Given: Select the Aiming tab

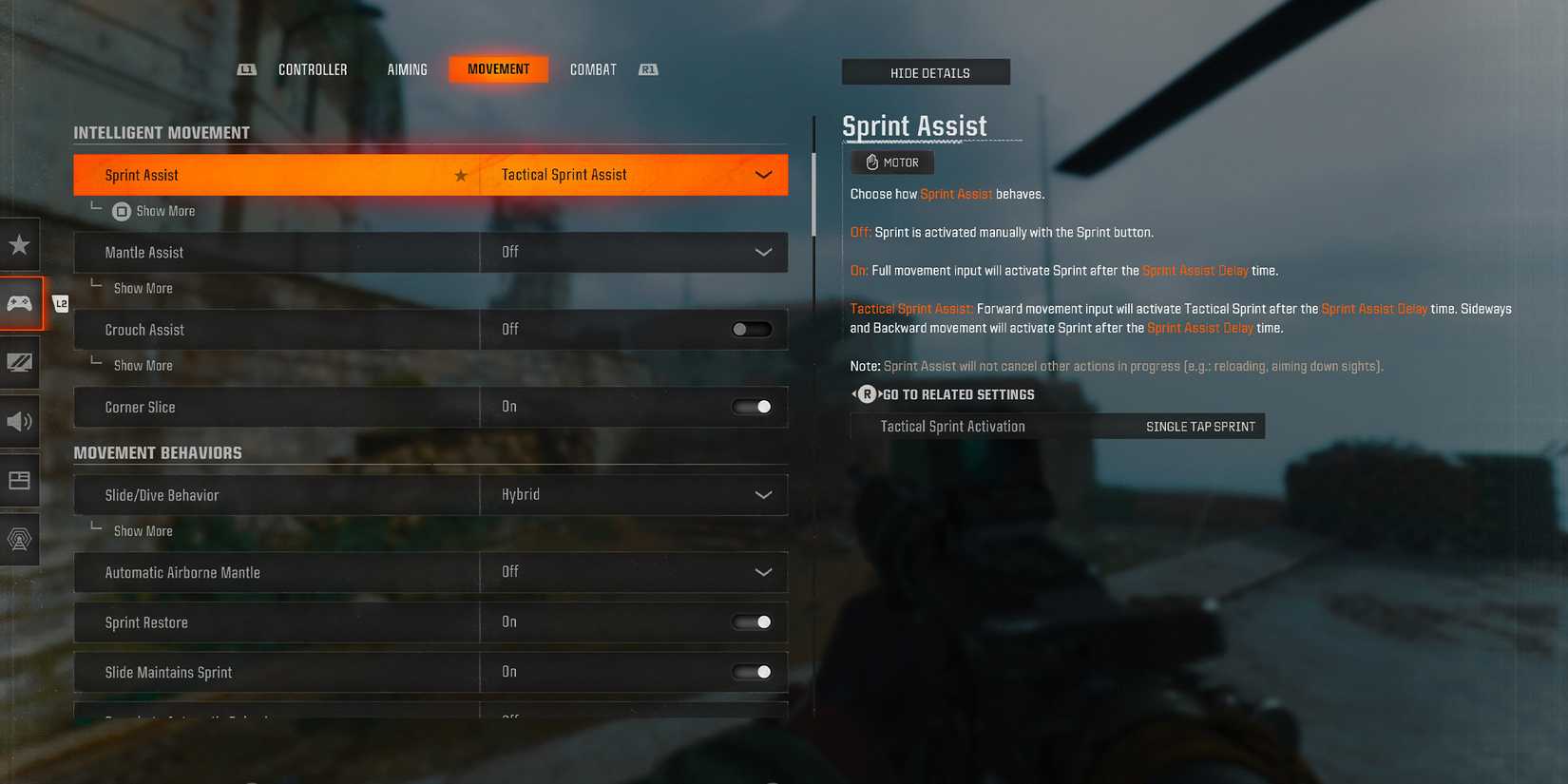Looking at the screenshot, I should [x=407, y=68].
